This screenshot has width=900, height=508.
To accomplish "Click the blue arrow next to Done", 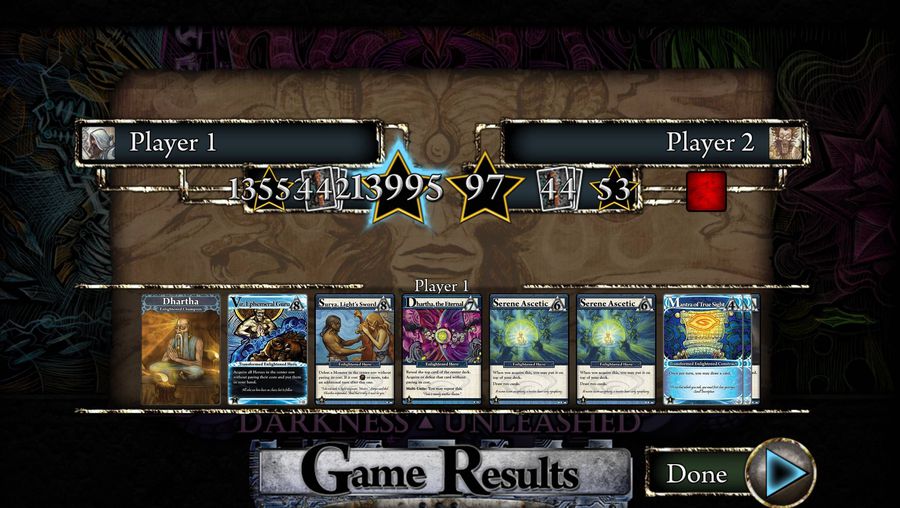I will pos(780,474).
